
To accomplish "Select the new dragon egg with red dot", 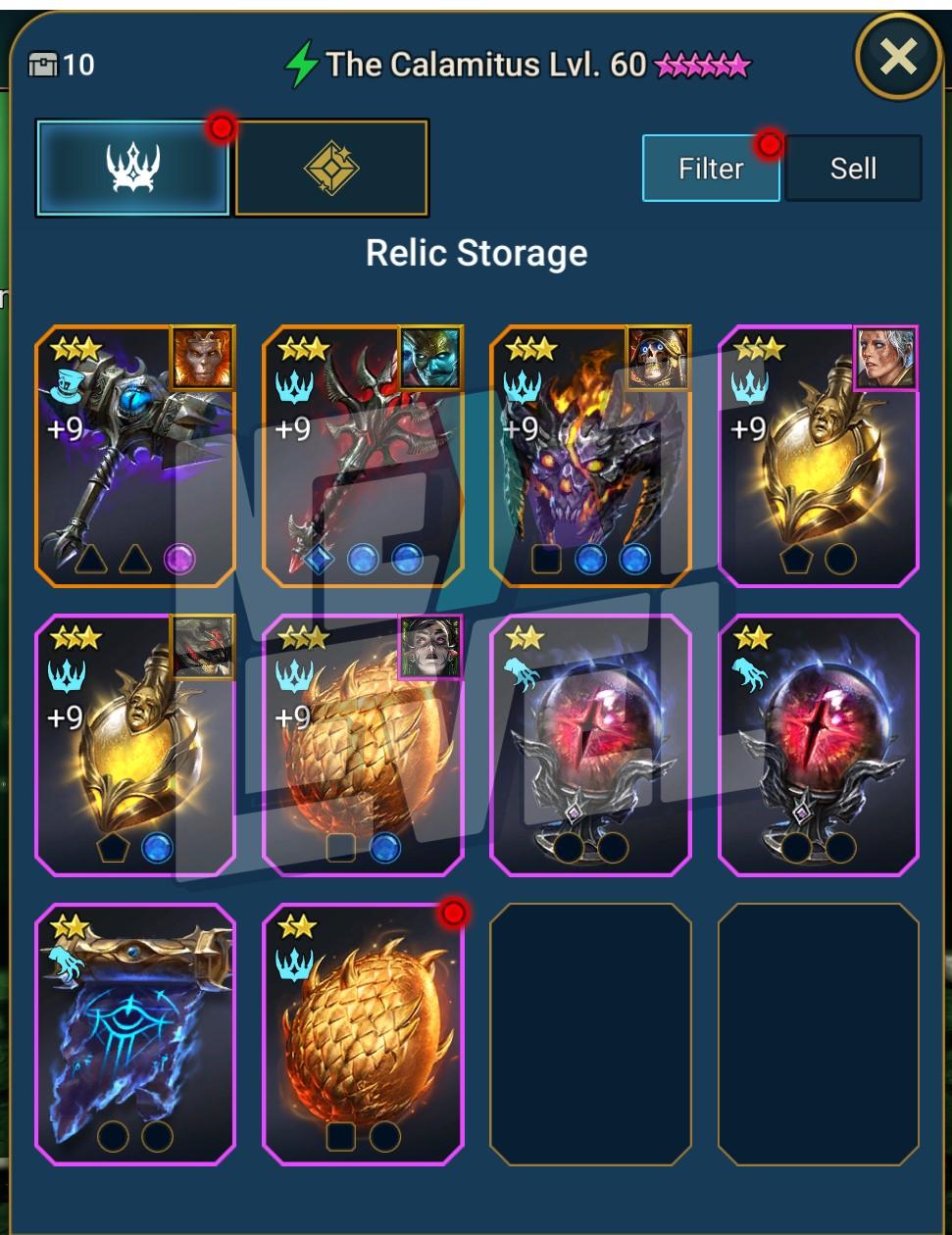I will click(x=363, y=1034).
